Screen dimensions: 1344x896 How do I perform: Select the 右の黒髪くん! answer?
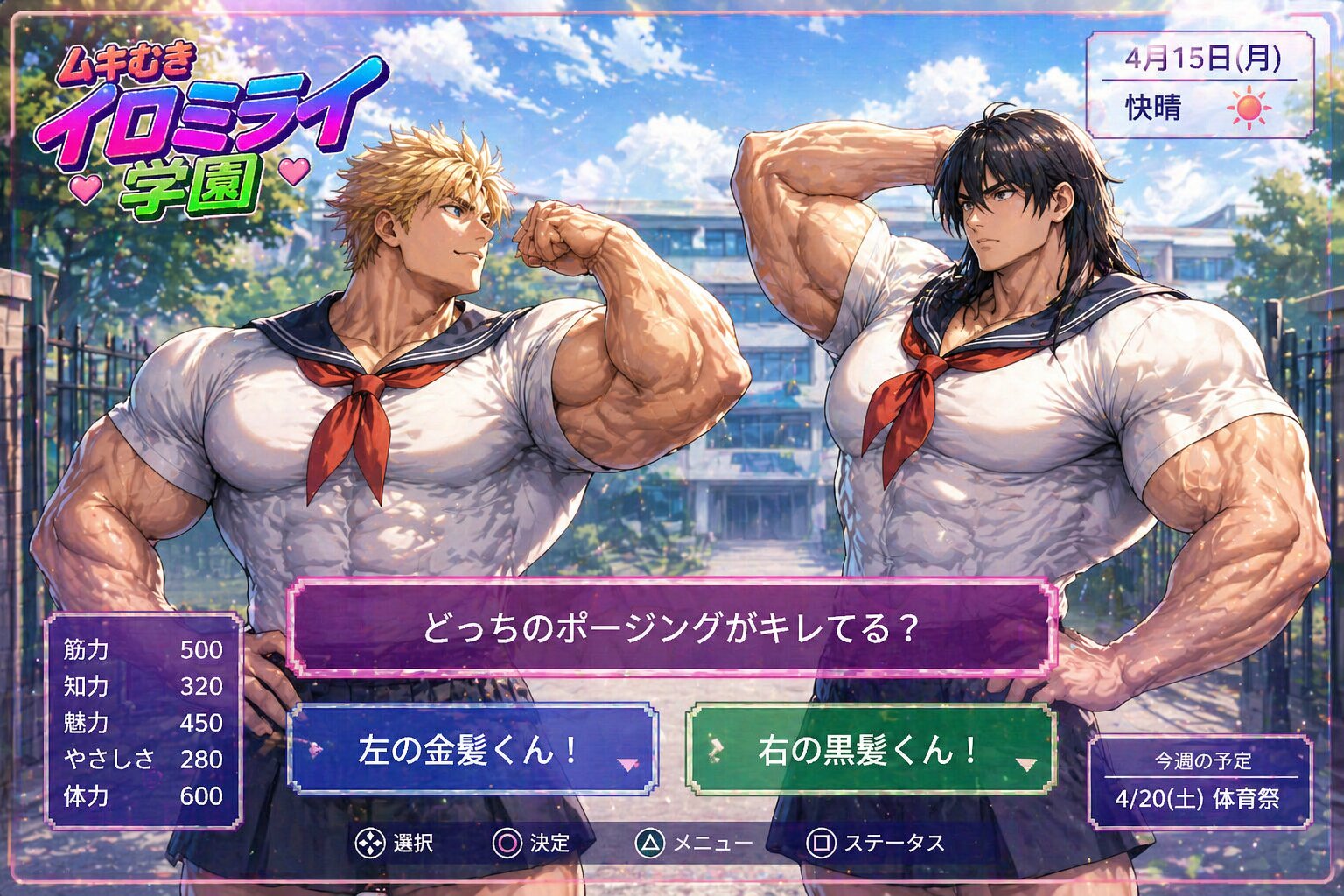[x=871, y=750]
